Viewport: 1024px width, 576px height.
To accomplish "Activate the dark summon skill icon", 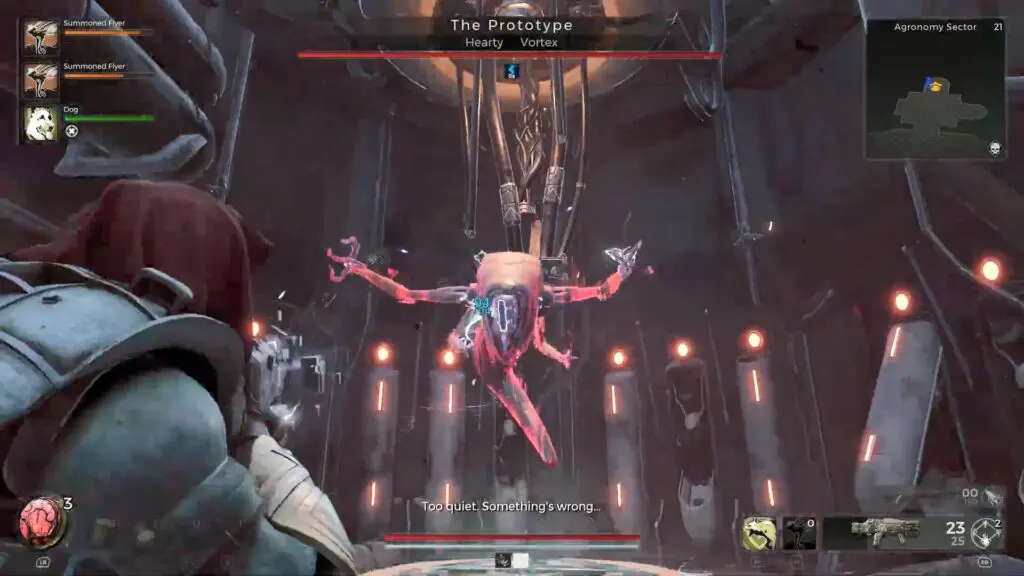I will [x=798, y=534].
